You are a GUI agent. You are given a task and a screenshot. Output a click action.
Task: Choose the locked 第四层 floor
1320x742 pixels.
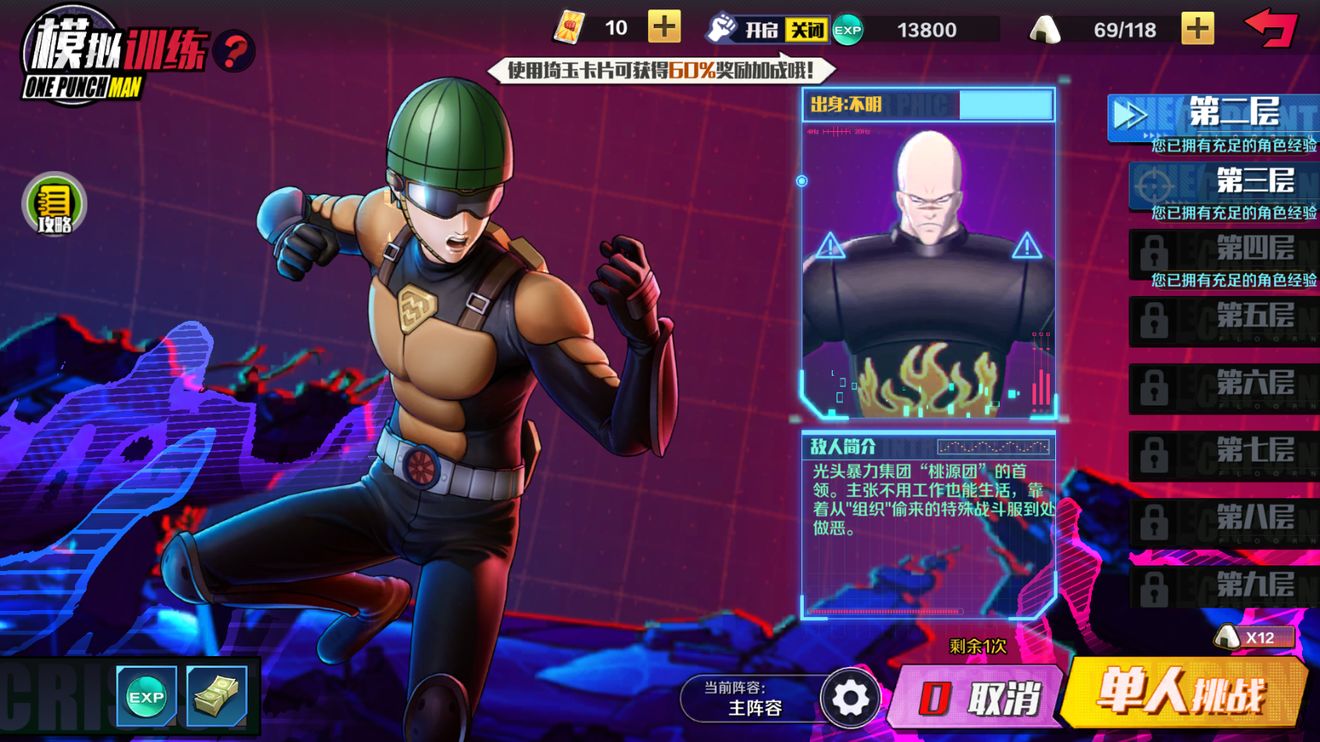(1224, 249)
